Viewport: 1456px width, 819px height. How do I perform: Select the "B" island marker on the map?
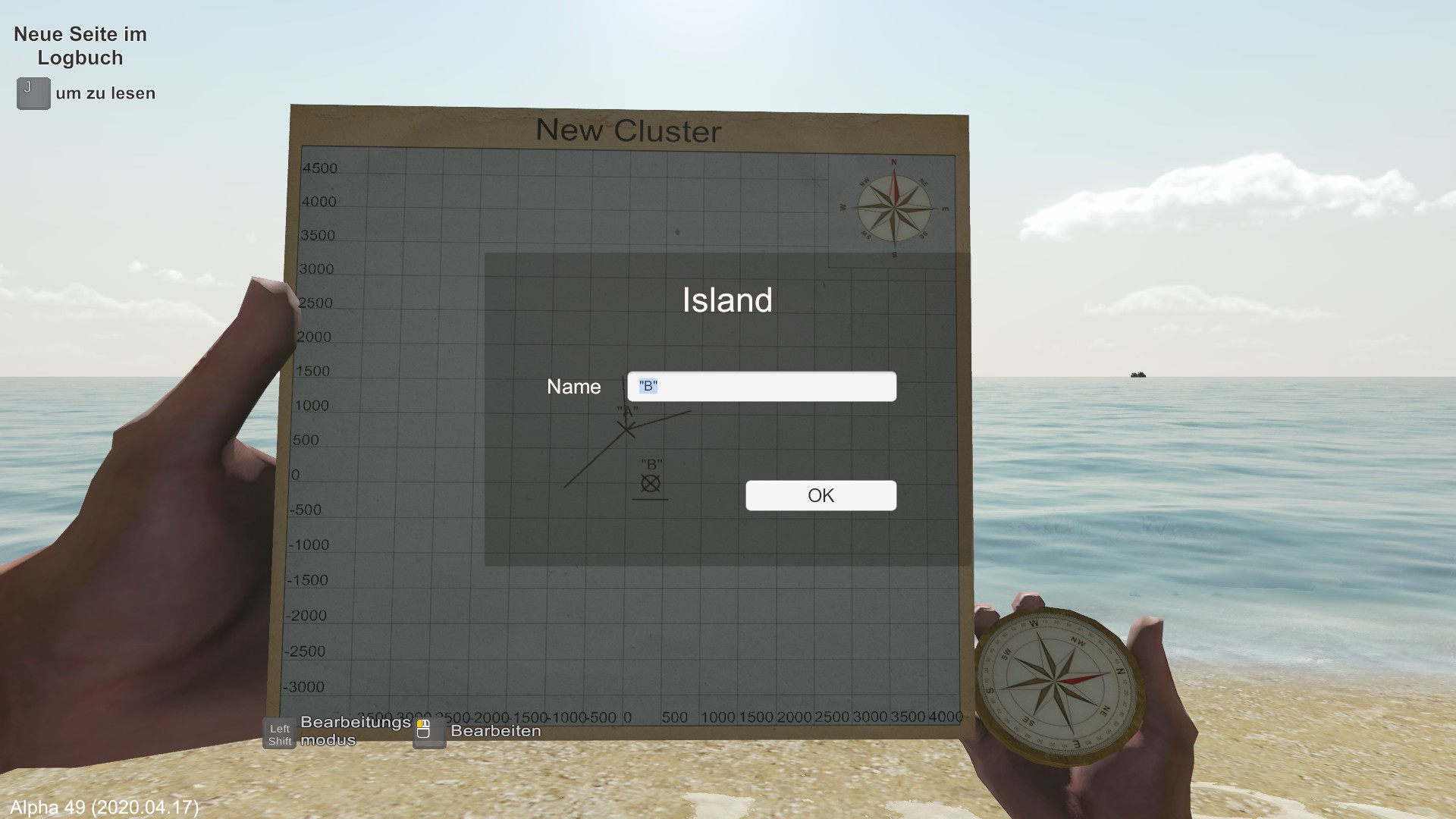tap(651, 483)
